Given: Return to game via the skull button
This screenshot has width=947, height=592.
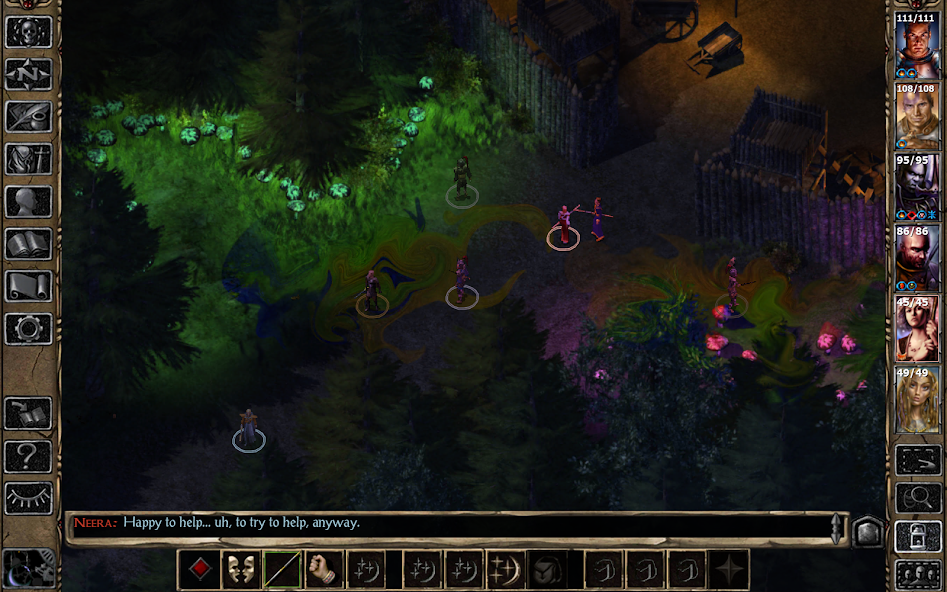Looking at the screenshot, I should 29,31.
